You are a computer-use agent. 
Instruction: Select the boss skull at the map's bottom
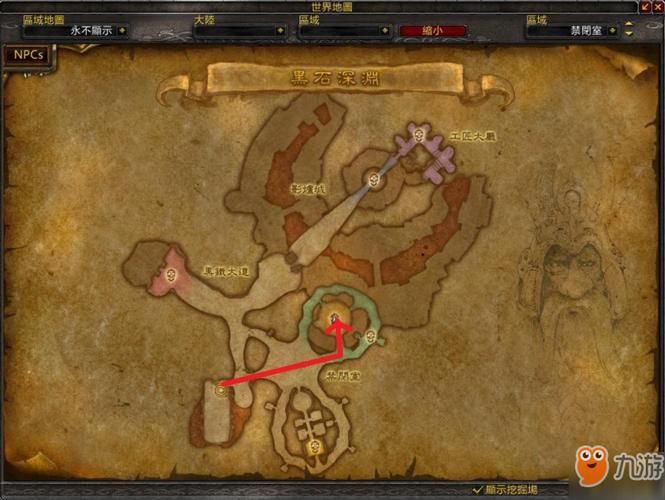point(316,446)
